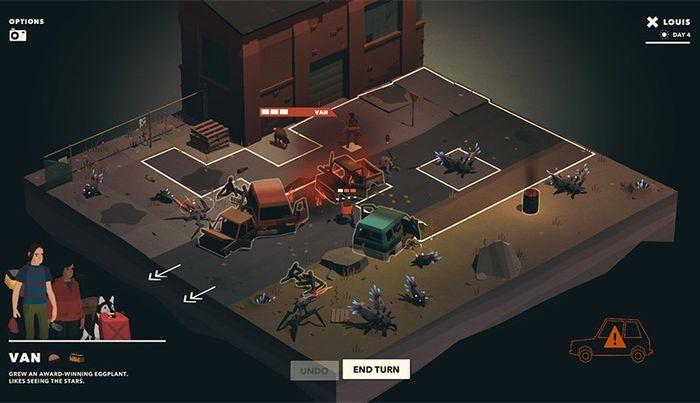Screen dimensions: 700x403
Task: Open the Options menu
Action: click(x=27, y=19)
